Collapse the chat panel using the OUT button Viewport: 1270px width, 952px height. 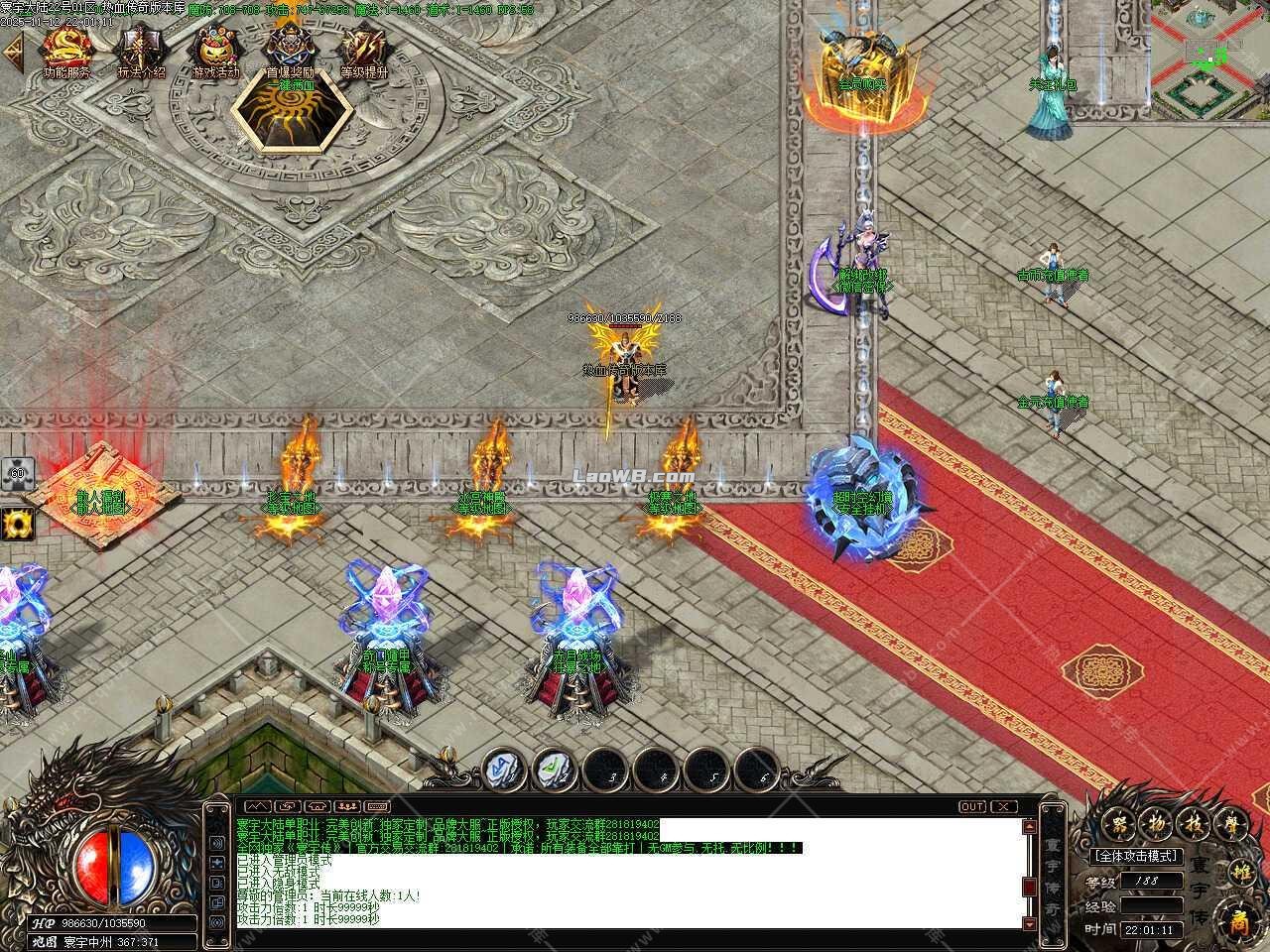(x=972, y=806)
